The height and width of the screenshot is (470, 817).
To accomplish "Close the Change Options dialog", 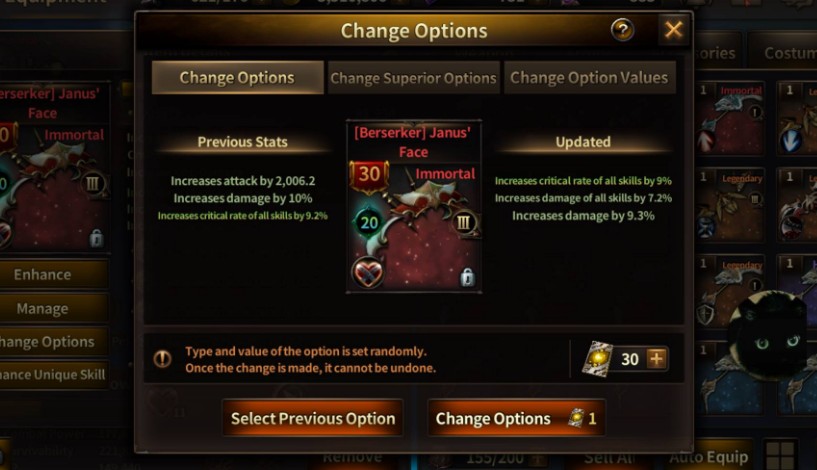I will click(673, 30).
